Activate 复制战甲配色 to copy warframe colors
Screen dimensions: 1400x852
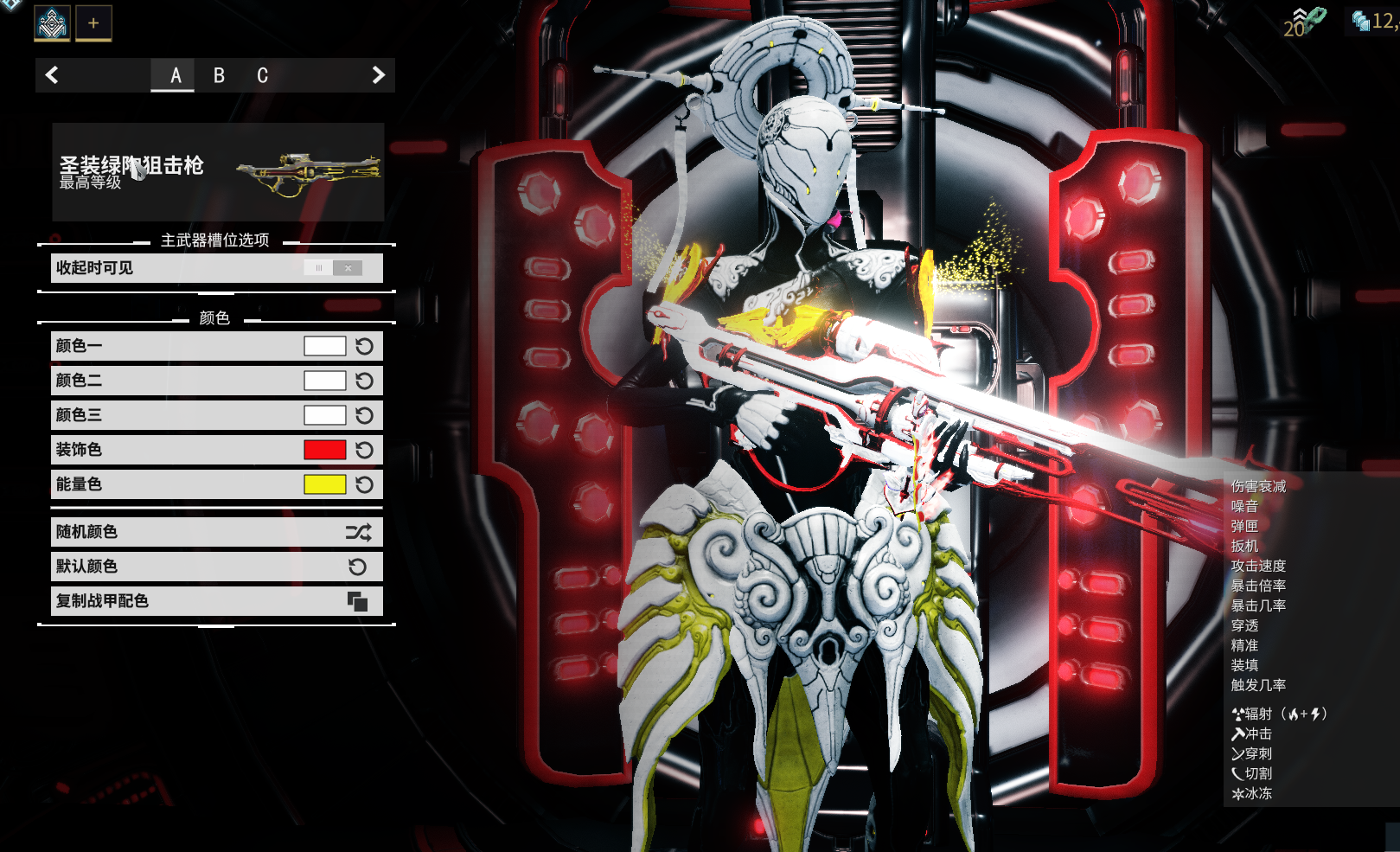[x=216, y=601]
